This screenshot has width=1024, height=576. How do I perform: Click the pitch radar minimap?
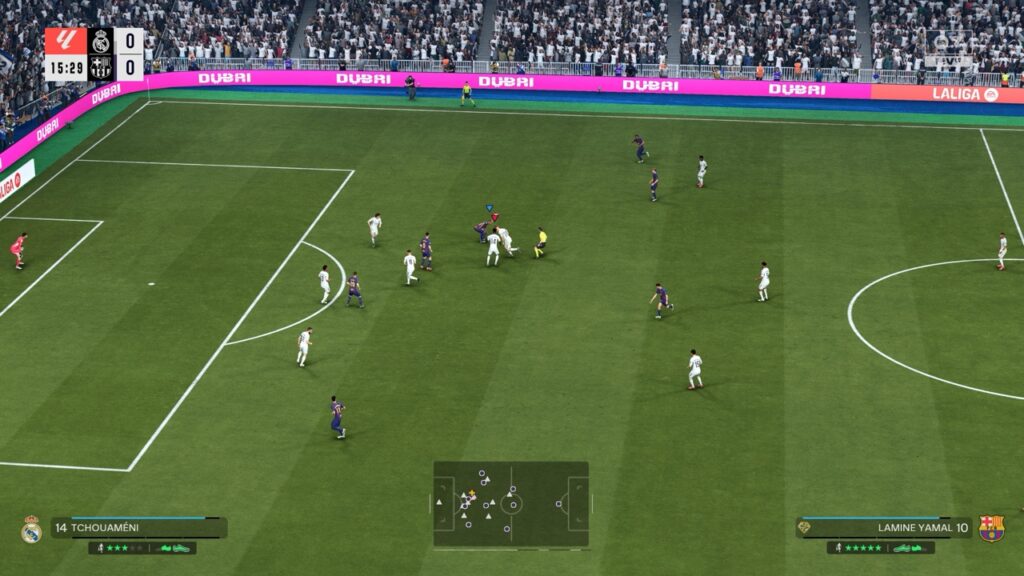[511, 504]
